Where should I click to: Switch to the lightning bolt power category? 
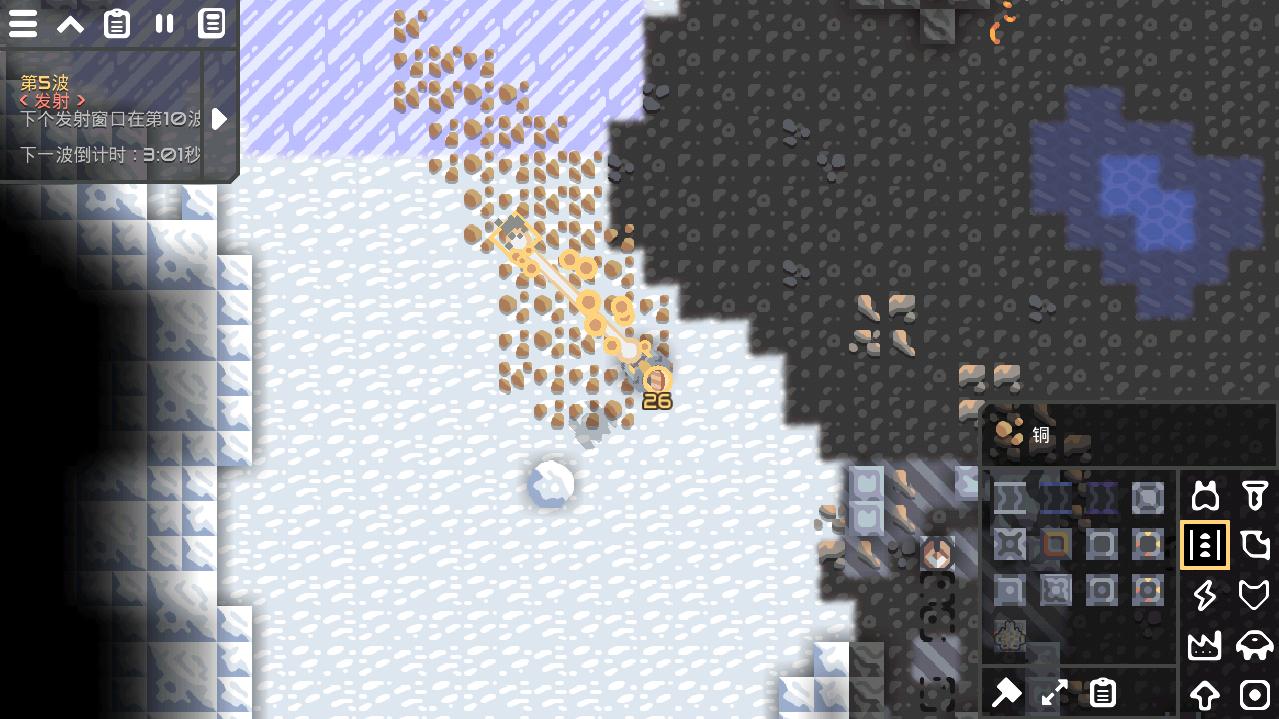point(1205,595)
